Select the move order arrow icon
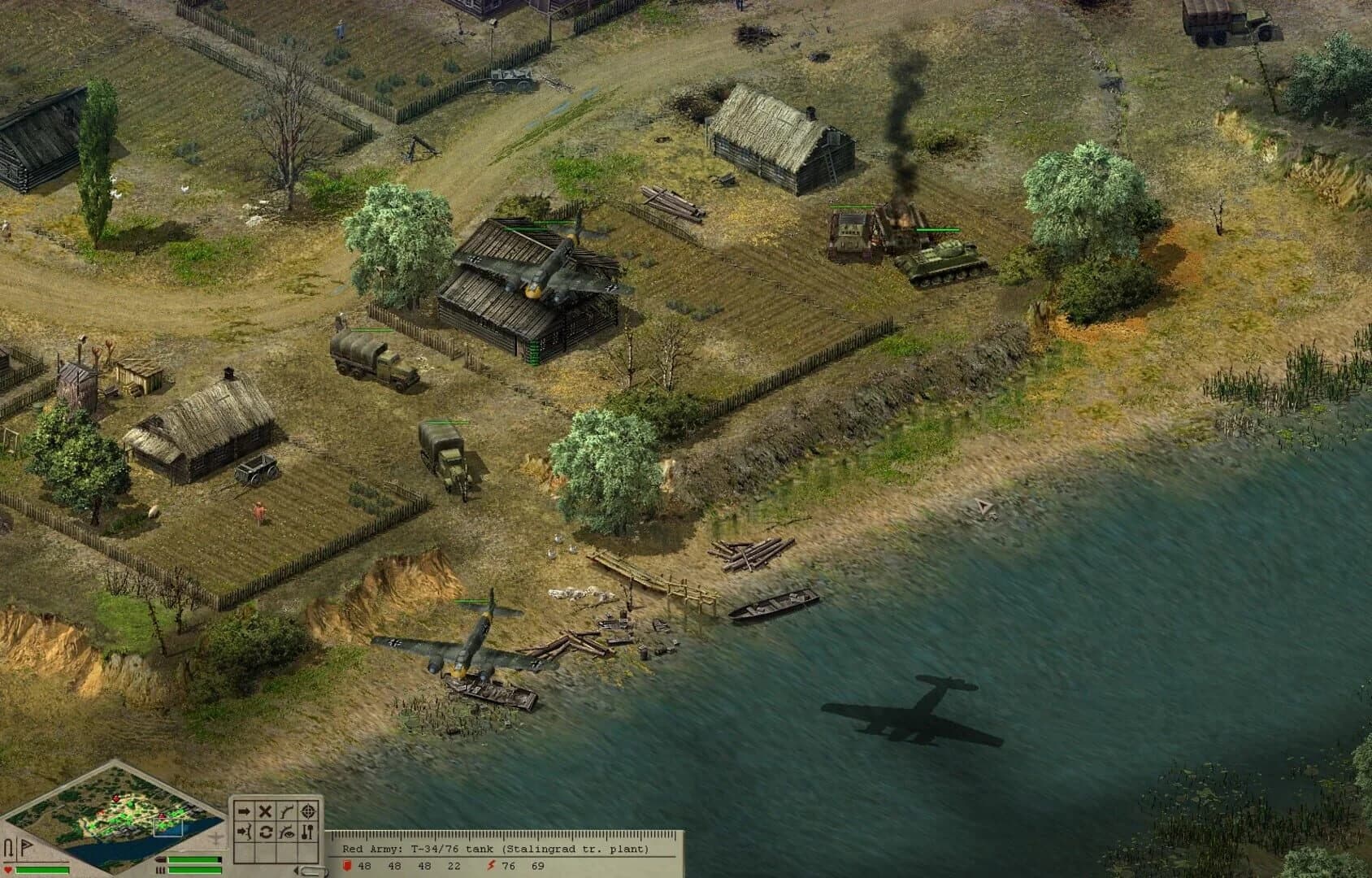 point(245,811)
